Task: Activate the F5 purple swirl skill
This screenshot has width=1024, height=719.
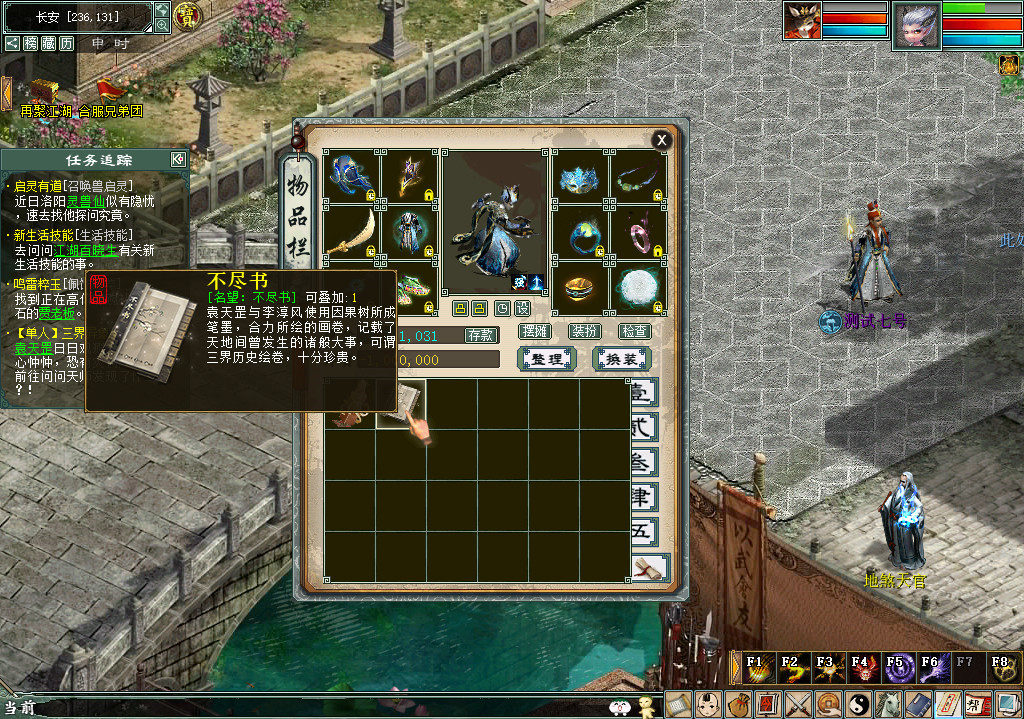Action: pyautogui.click(x=896, y=667)
